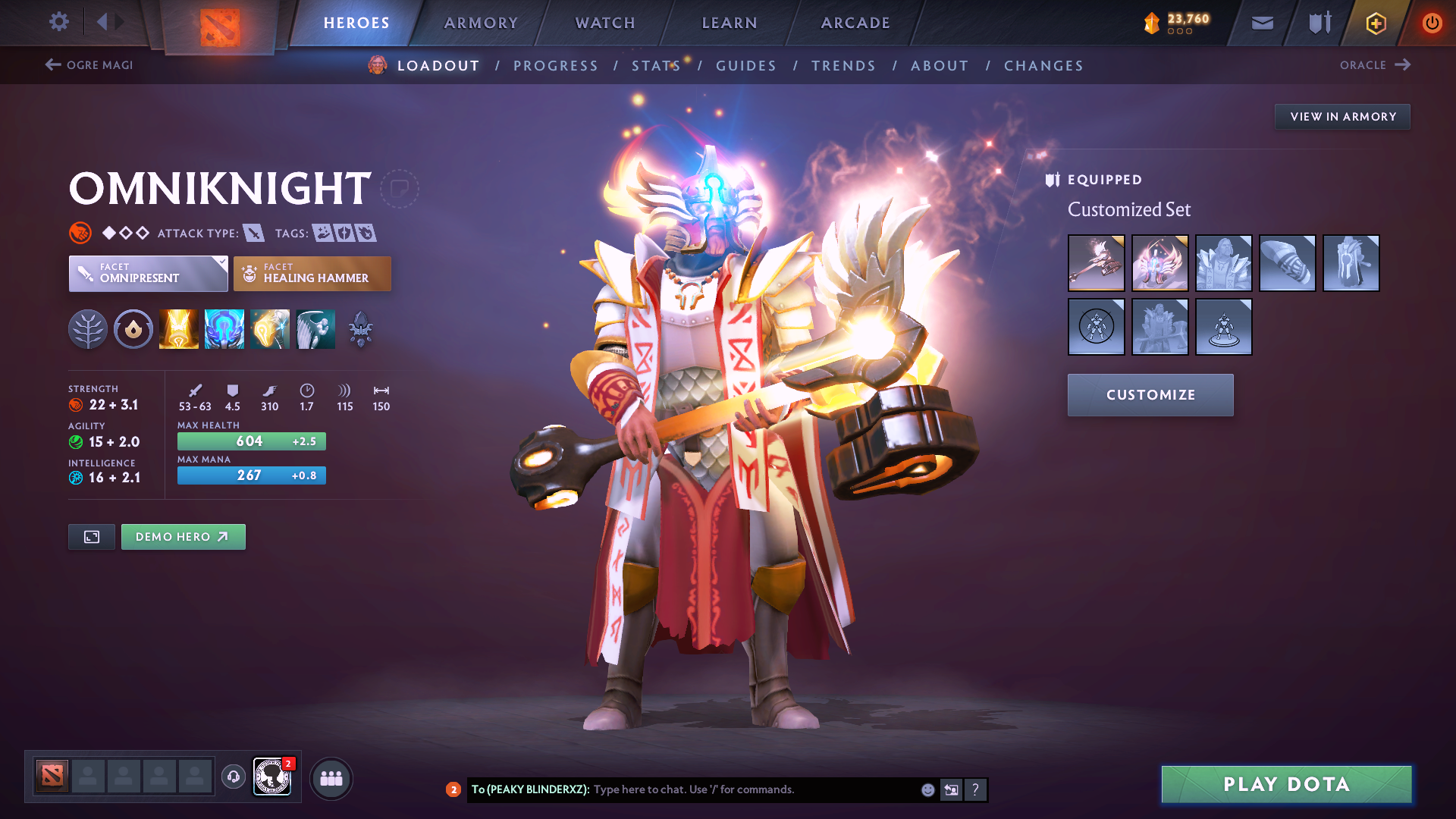Image resolution: width=1456 pixels, height=819 pixels.
Task: Launch Demo Hero mode
Action: (183, 537)
